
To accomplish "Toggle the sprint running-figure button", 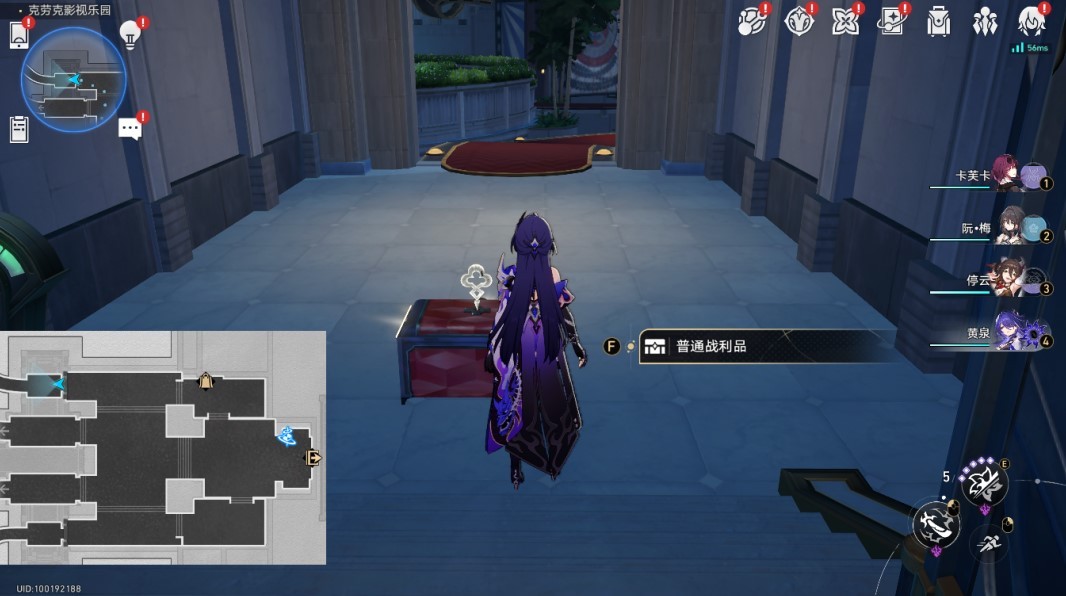I will point(990,543).
